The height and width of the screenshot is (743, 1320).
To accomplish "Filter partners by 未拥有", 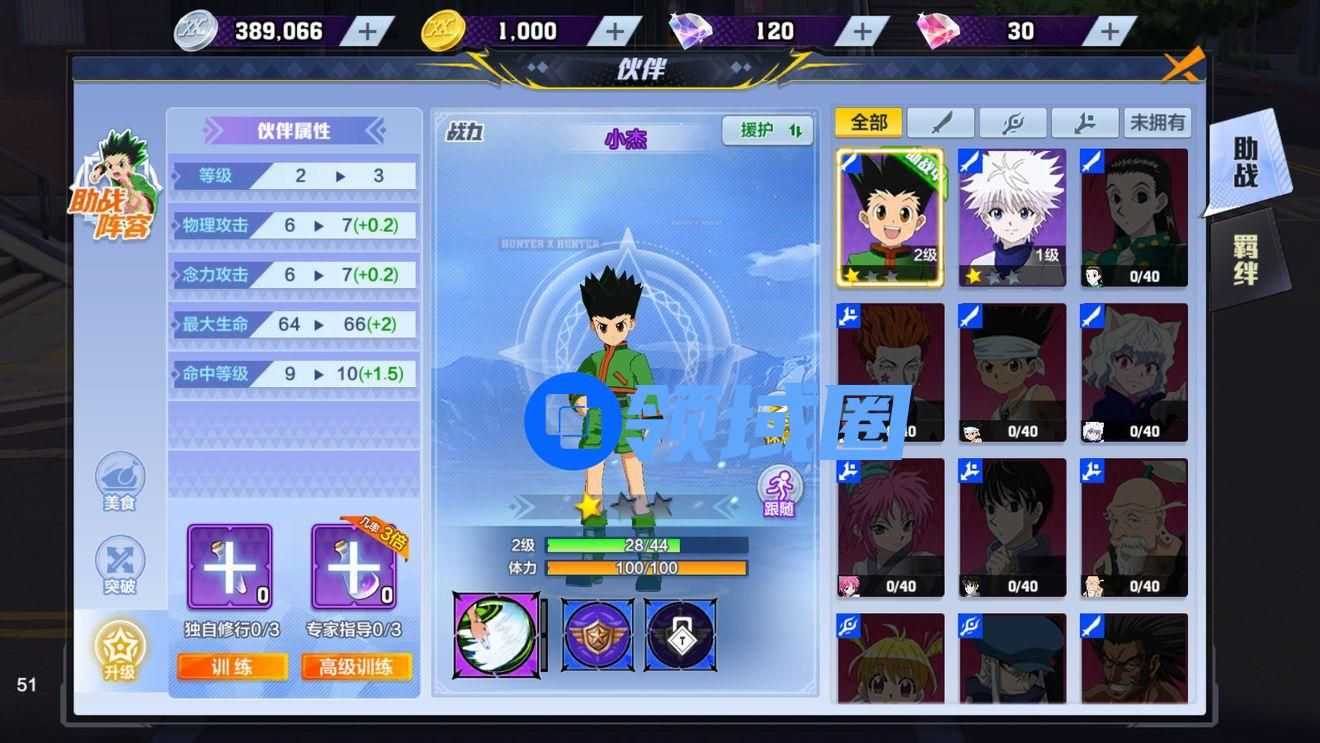I will coord(1157,123).
